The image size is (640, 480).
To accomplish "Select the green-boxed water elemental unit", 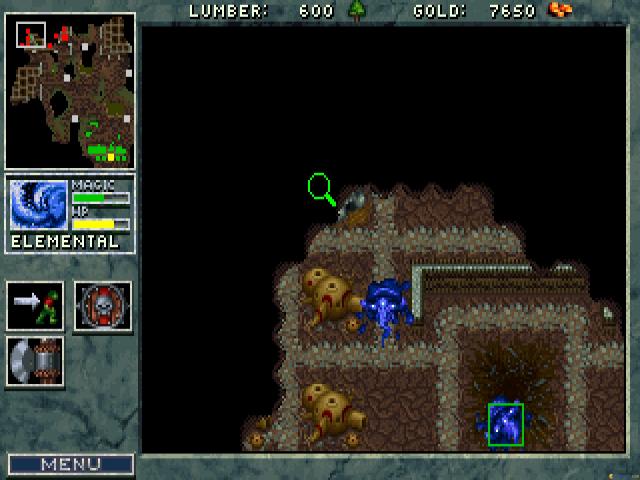I will [x=505, y=421].
